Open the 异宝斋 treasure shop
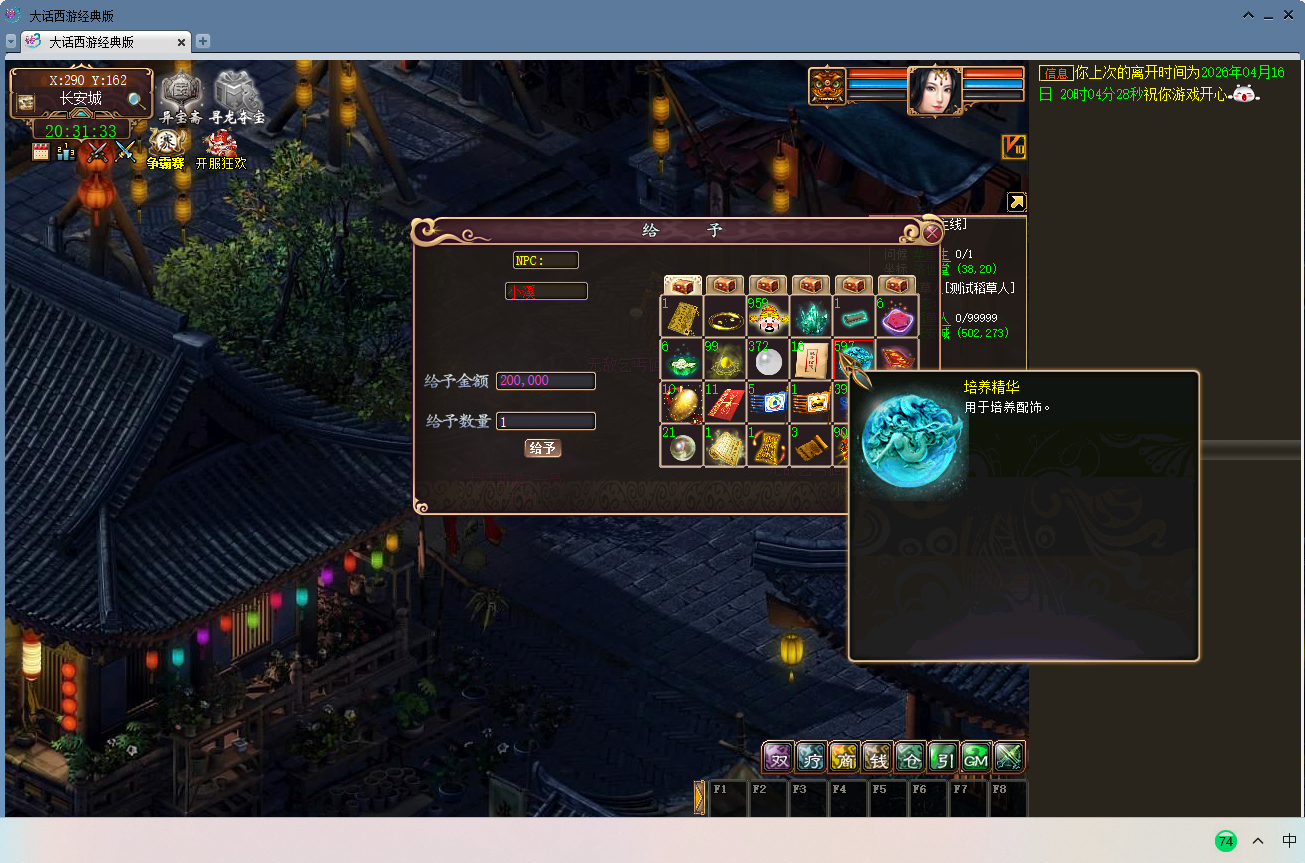The image size is (1305, 863). [181, 96]
